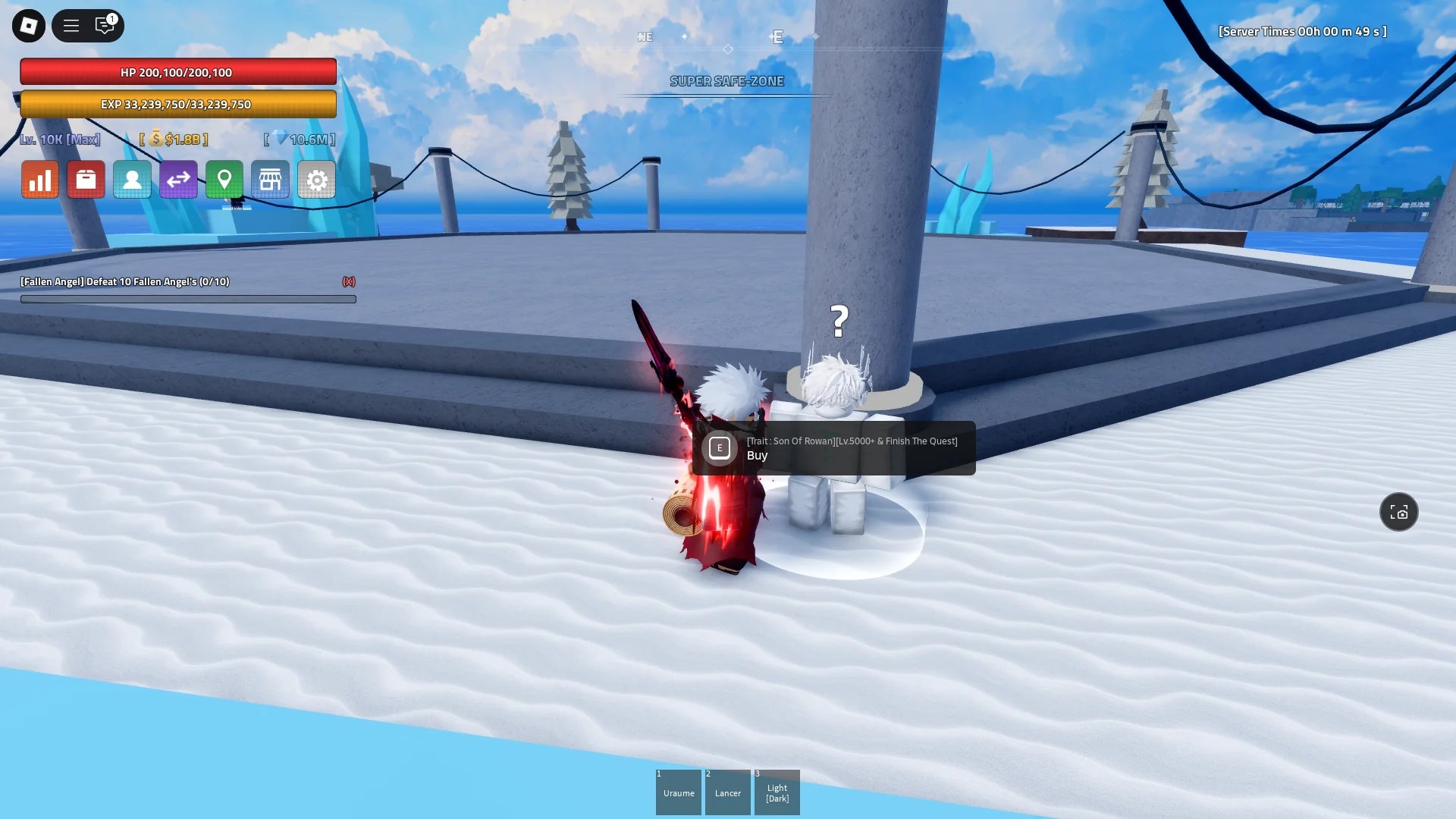
Task: Select the character profile icon
Action: point(132,180)
